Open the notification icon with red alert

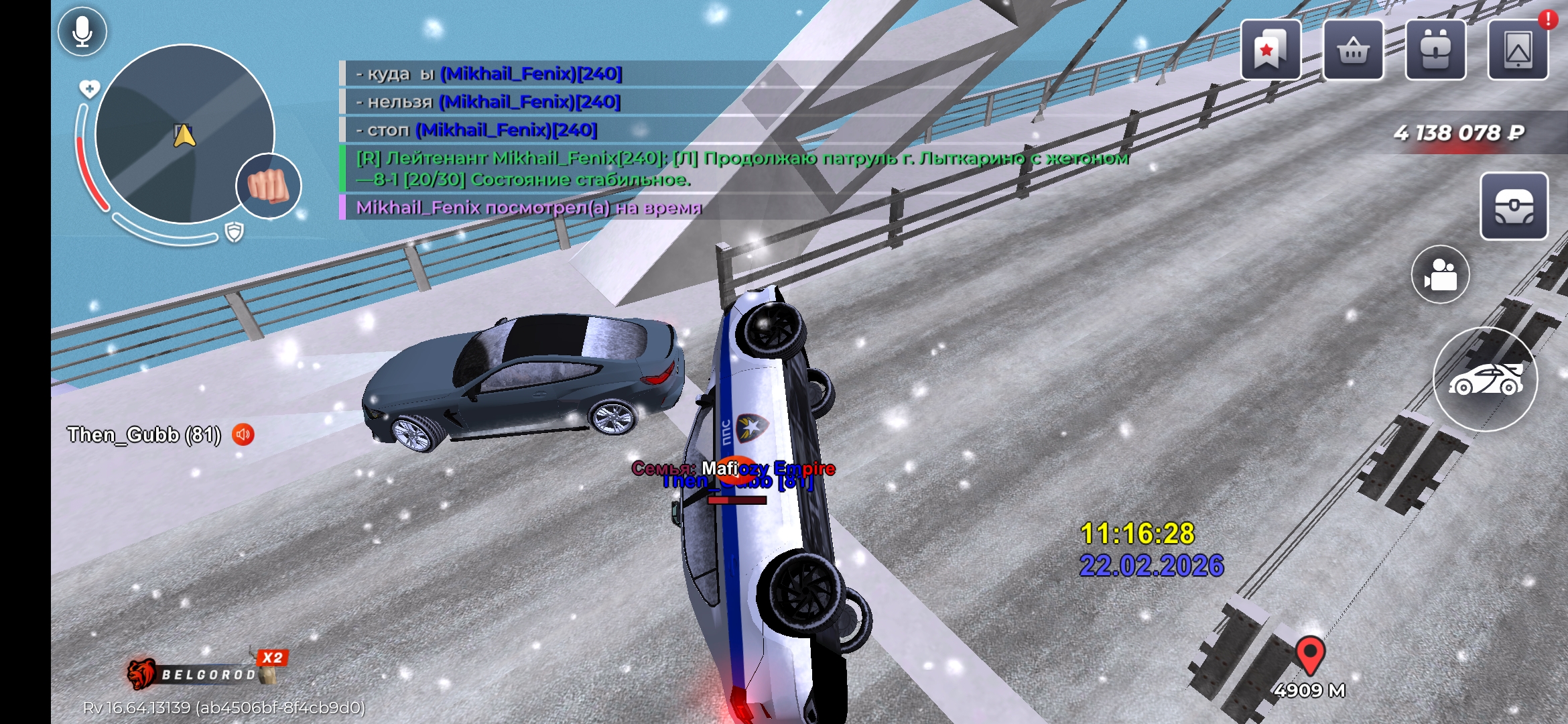coord(1518,50)
